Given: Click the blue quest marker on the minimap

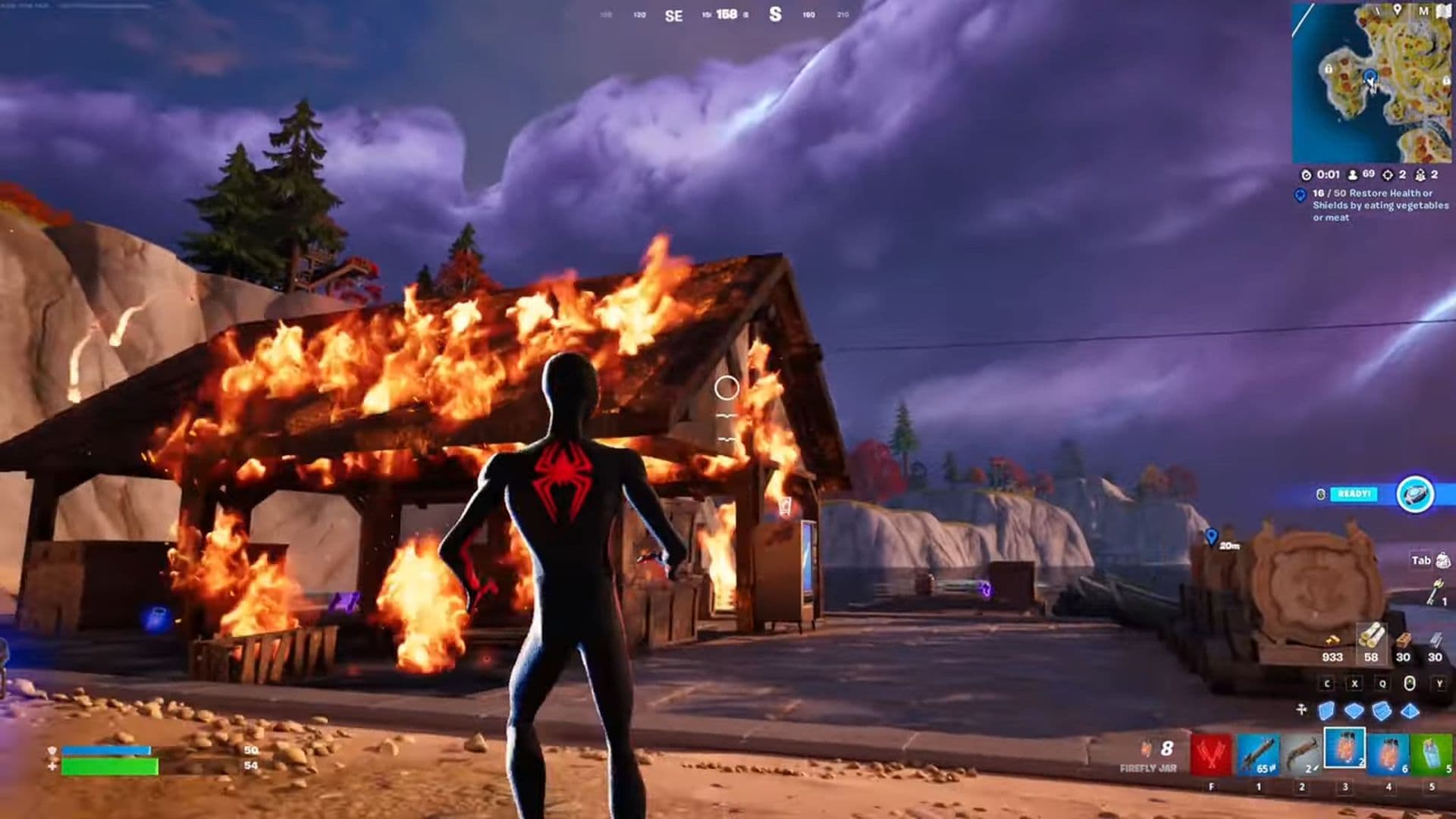Looking at the screenshot, I should (1369, 76).
